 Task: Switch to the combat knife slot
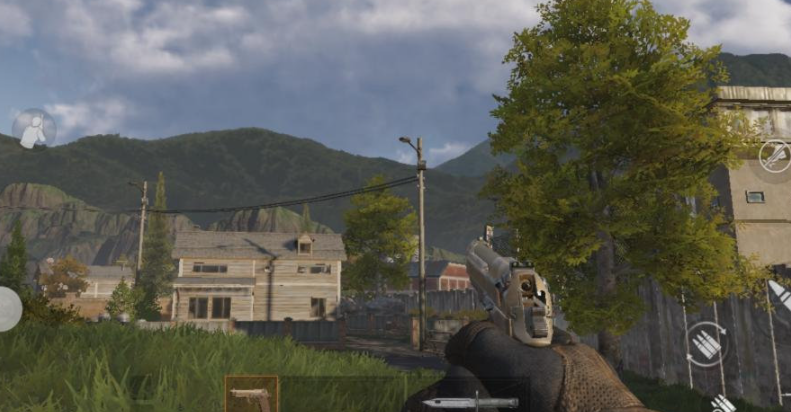click(470, 402)
